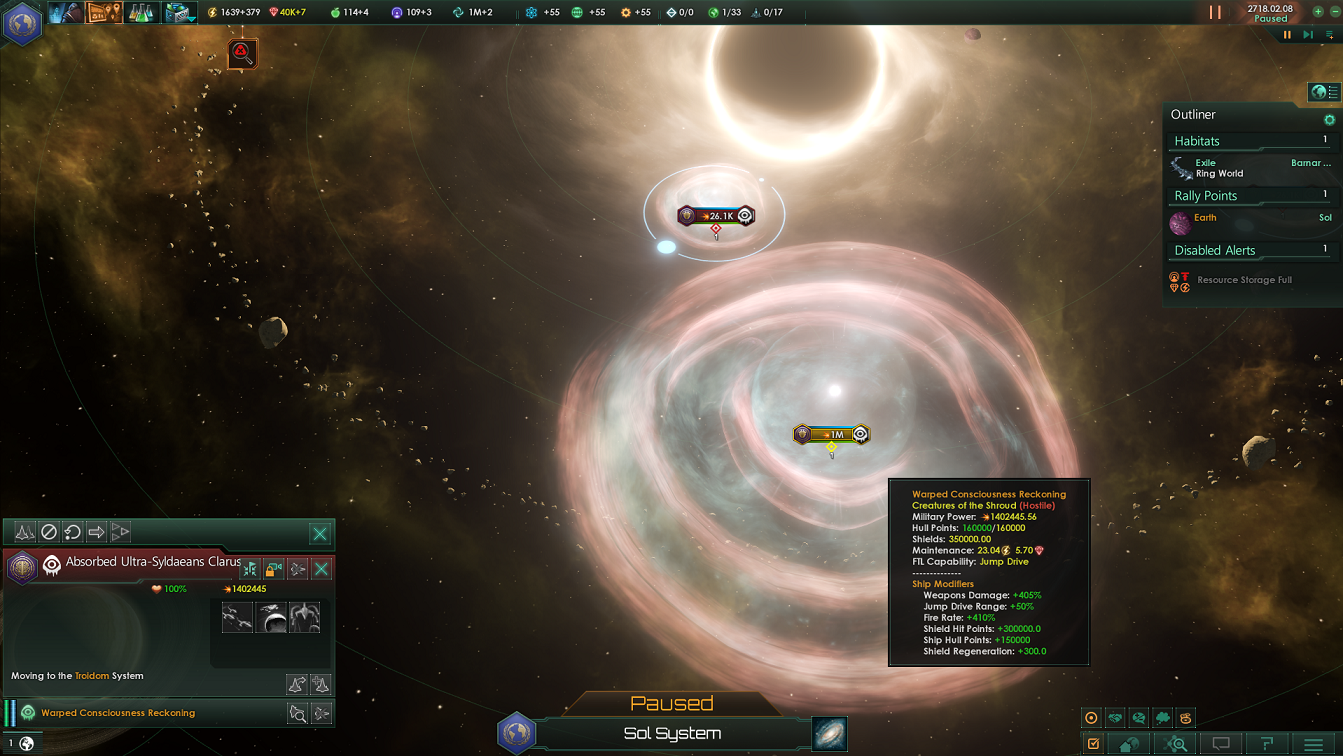The width and height of the screenshot is (1343, 756).
Task: Click the stop orders circle-slash button
Action: click(48, 532)
